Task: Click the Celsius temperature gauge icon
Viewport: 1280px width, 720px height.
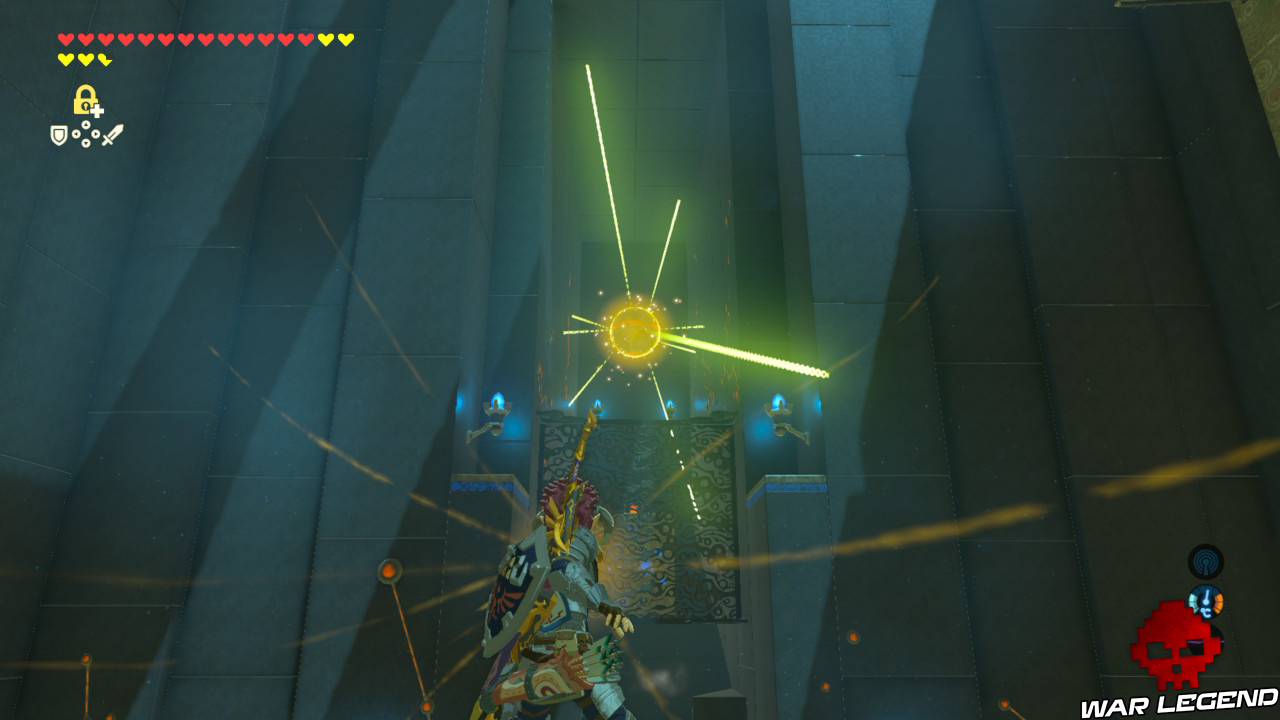Action: [1206, 601]
